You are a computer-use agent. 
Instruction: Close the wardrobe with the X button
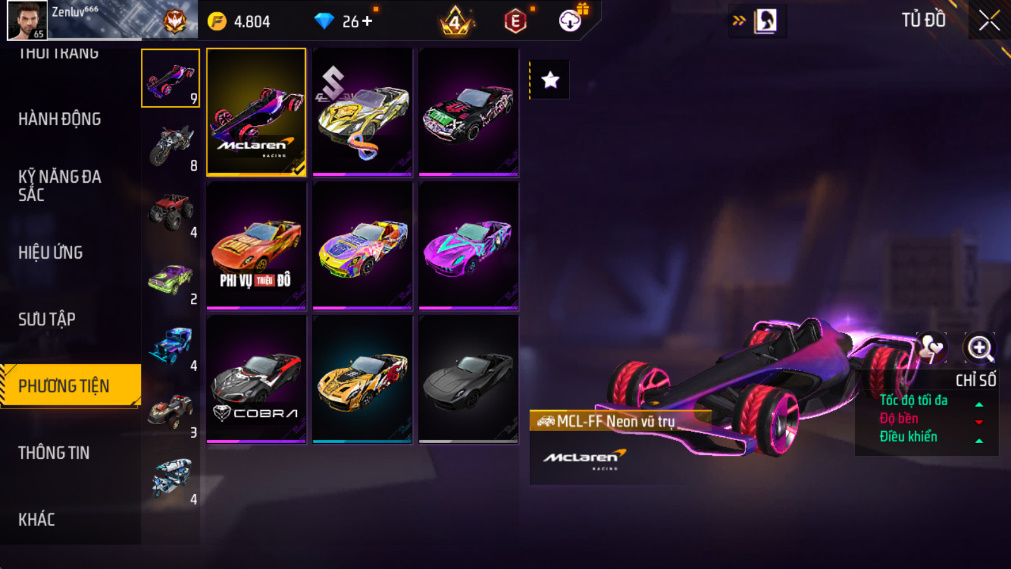click(988, 21)
